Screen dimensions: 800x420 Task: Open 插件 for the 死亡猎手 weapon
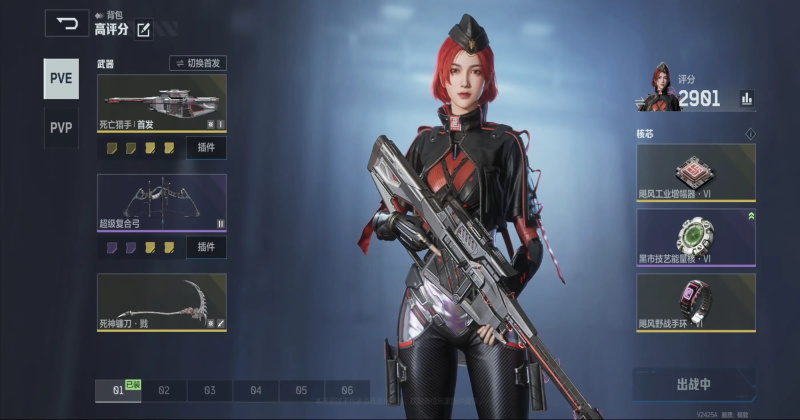(x=206, y=148)
